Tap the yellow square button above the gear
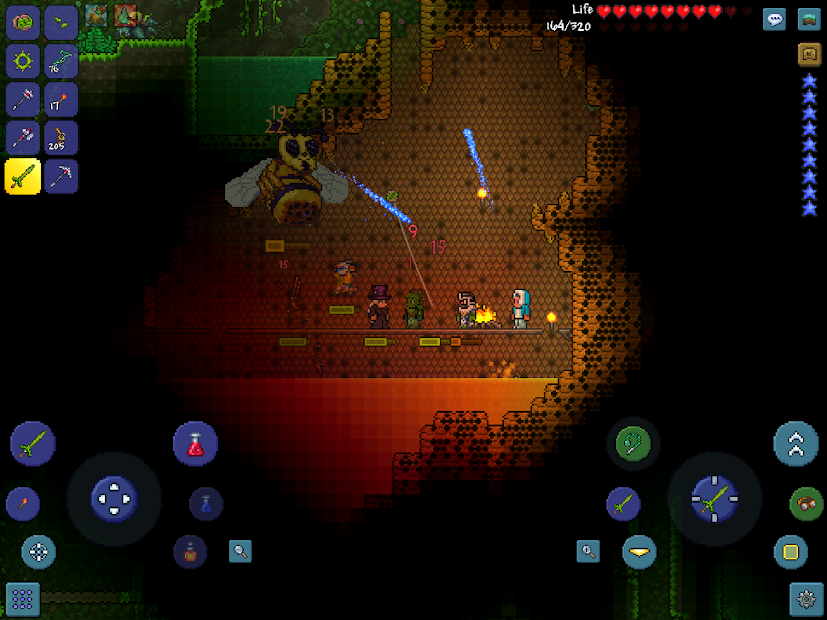The image size is (827, 620). [x=790, y=551]
